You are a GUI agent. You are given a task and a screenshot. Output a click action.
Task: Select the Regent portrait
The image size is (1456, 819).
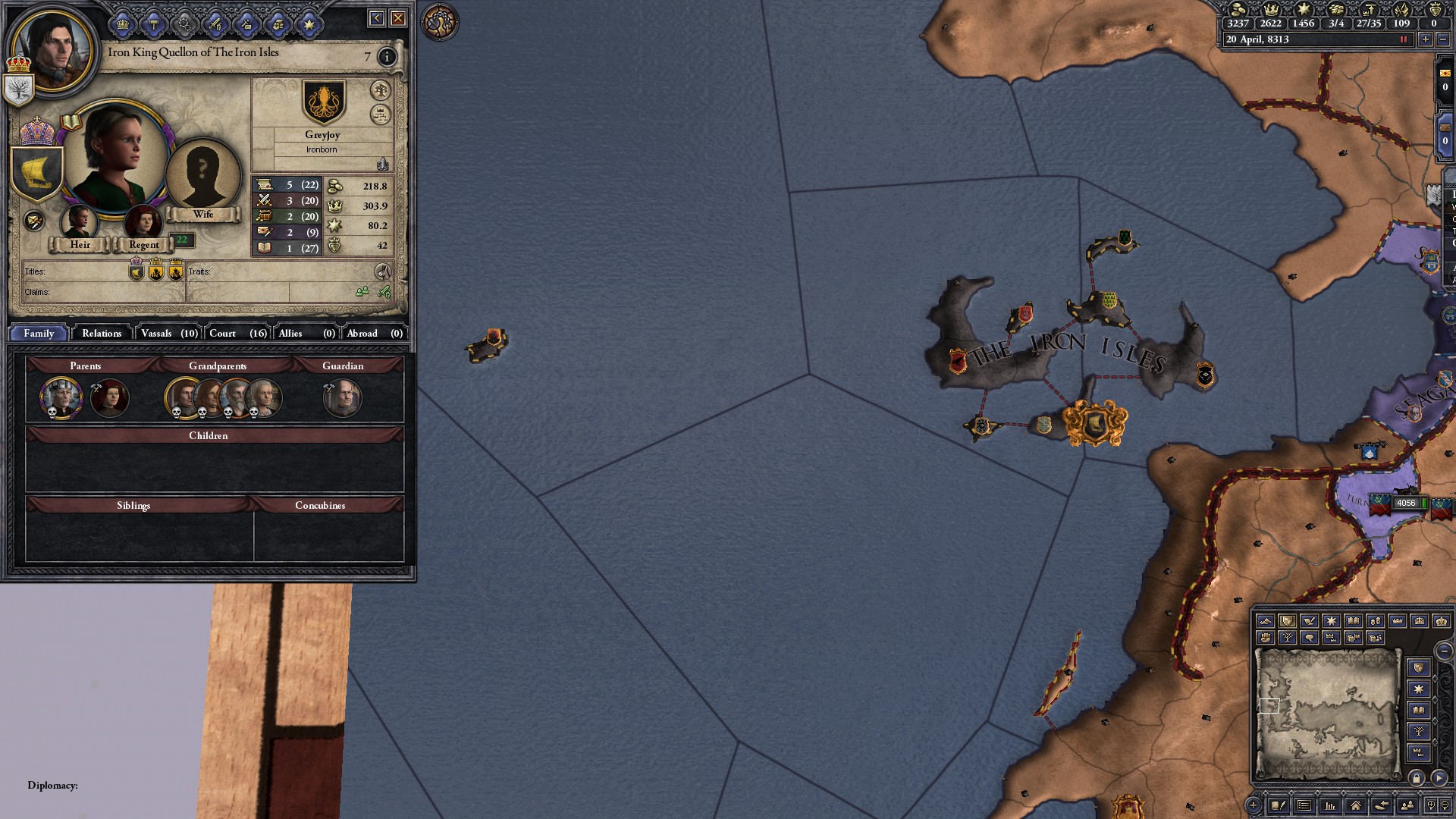pyautogui.click(x=143, y=222)
